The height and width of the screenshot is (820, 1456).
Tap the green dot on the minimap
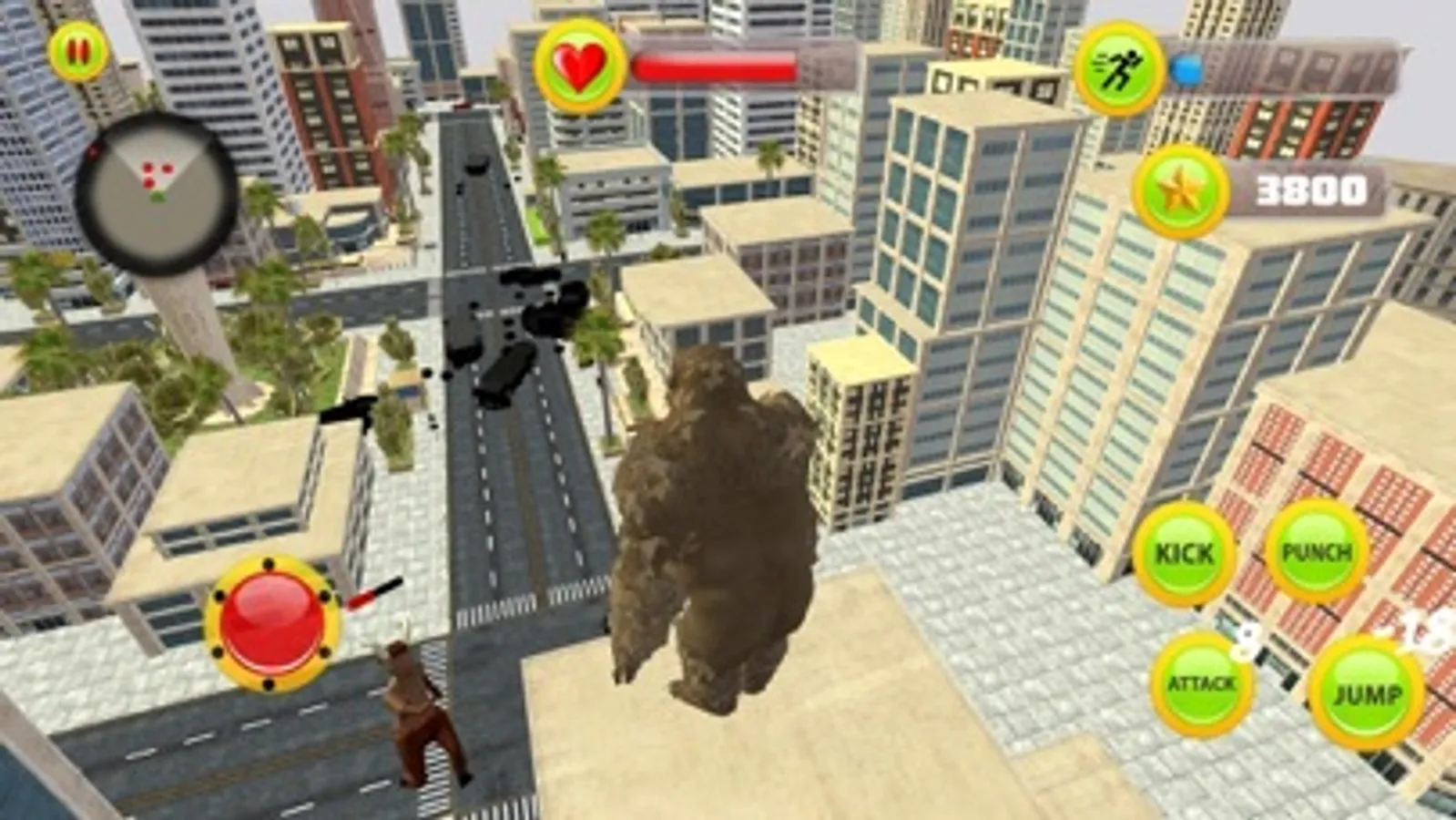point(157,193)
